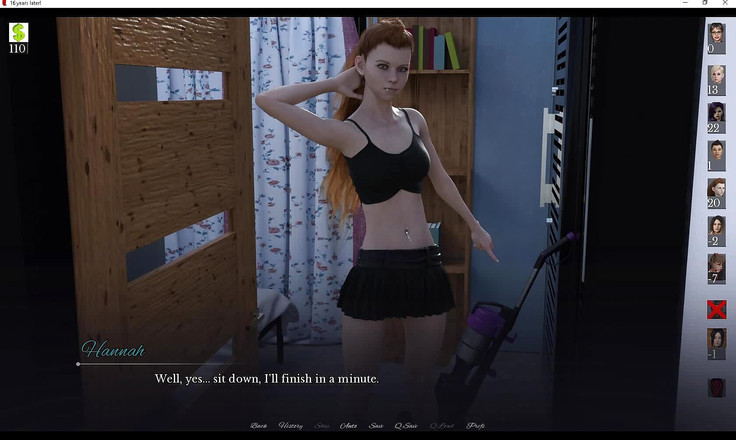This screenshot has height=440, width=736.
Task: Close the game window
Action: (726, 3)
